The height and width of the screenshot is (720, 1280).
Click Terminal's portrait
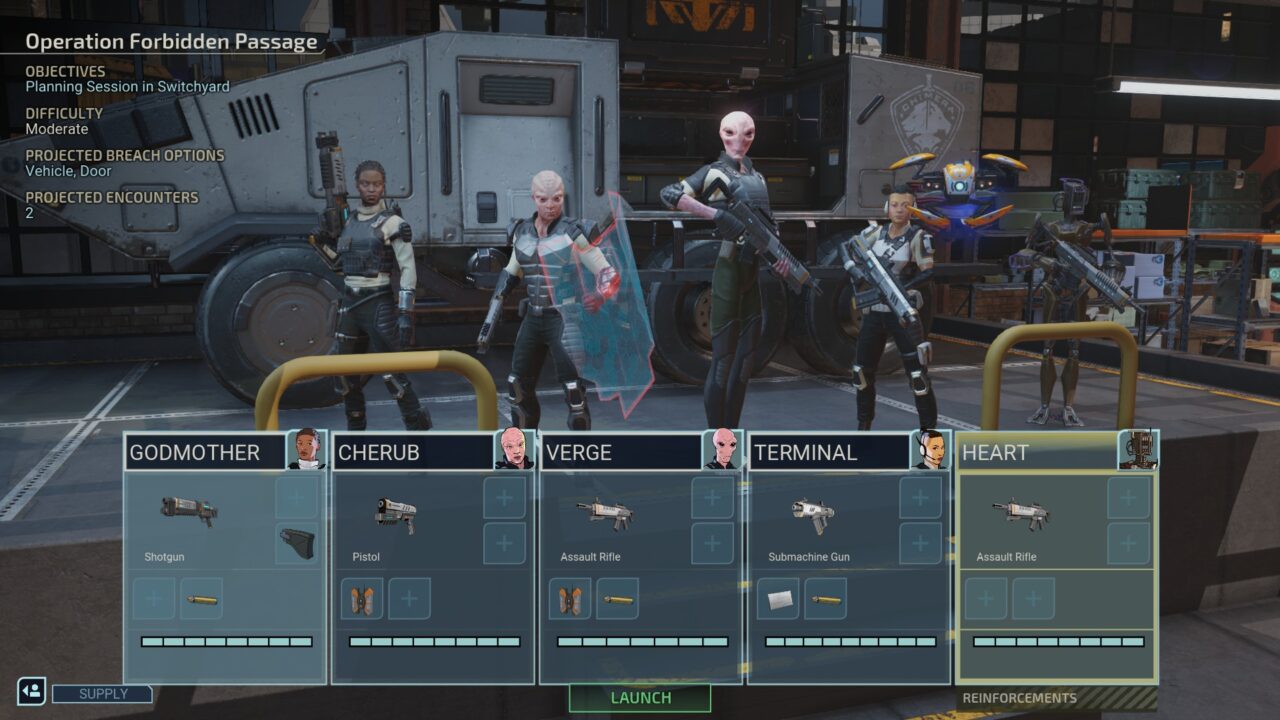coord(930,450)
